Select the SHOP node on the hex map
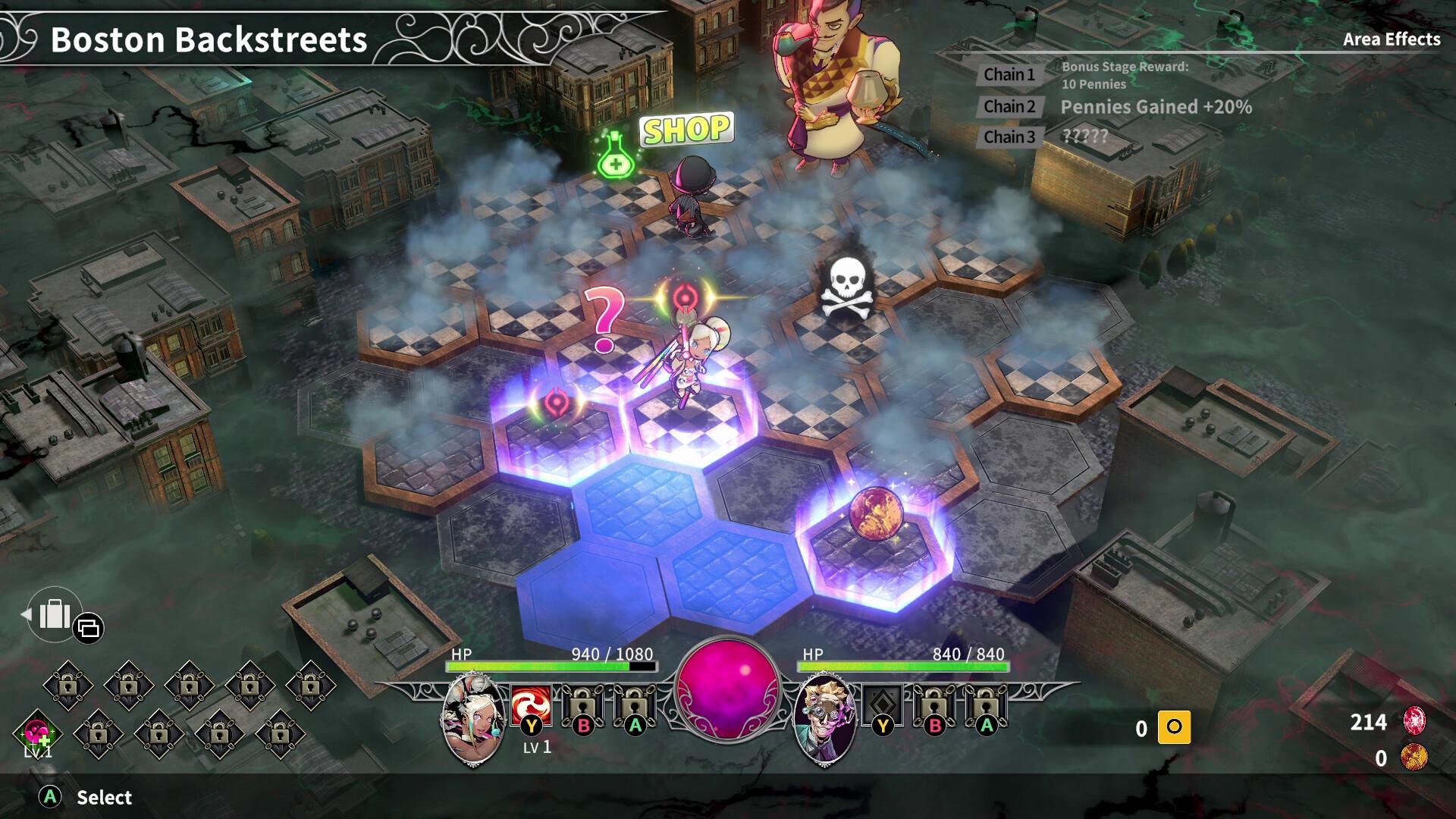The image size is (1456, 819). pyautogui.click(x=686, y=130)
